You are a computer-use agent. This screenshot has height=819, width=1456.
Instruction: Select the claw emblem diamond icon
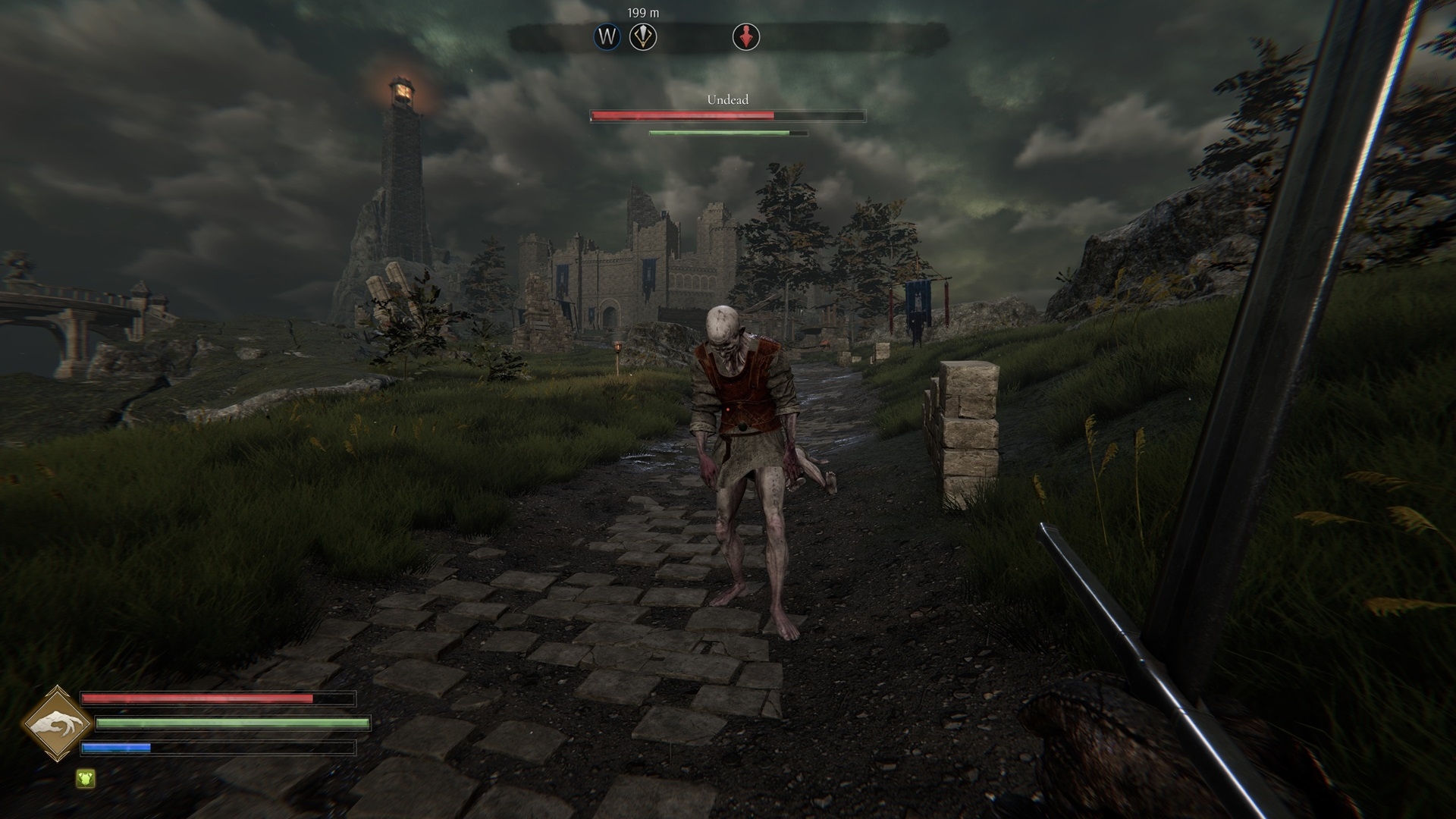pyautogui.click(x=57, y=724)
